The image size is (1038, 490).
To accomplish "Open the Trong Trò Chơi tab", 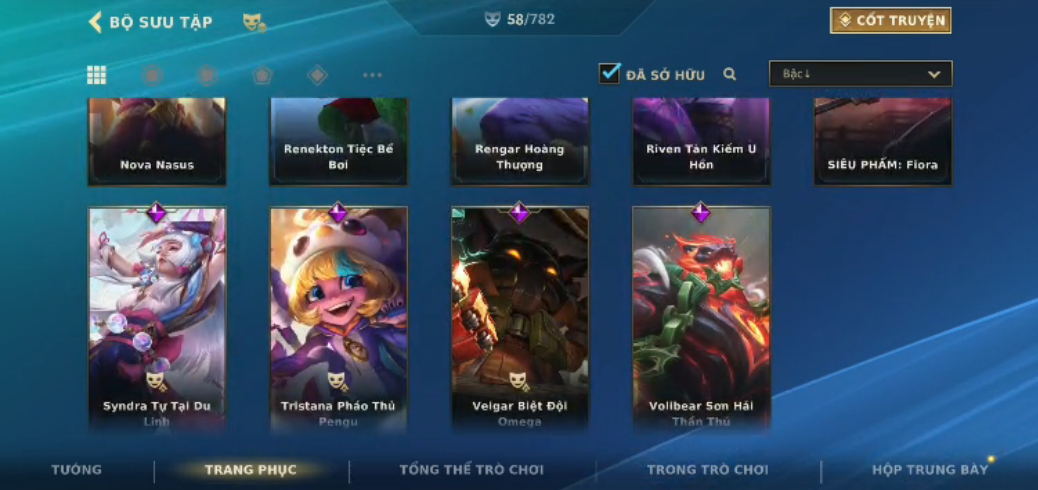I will 707,470.
